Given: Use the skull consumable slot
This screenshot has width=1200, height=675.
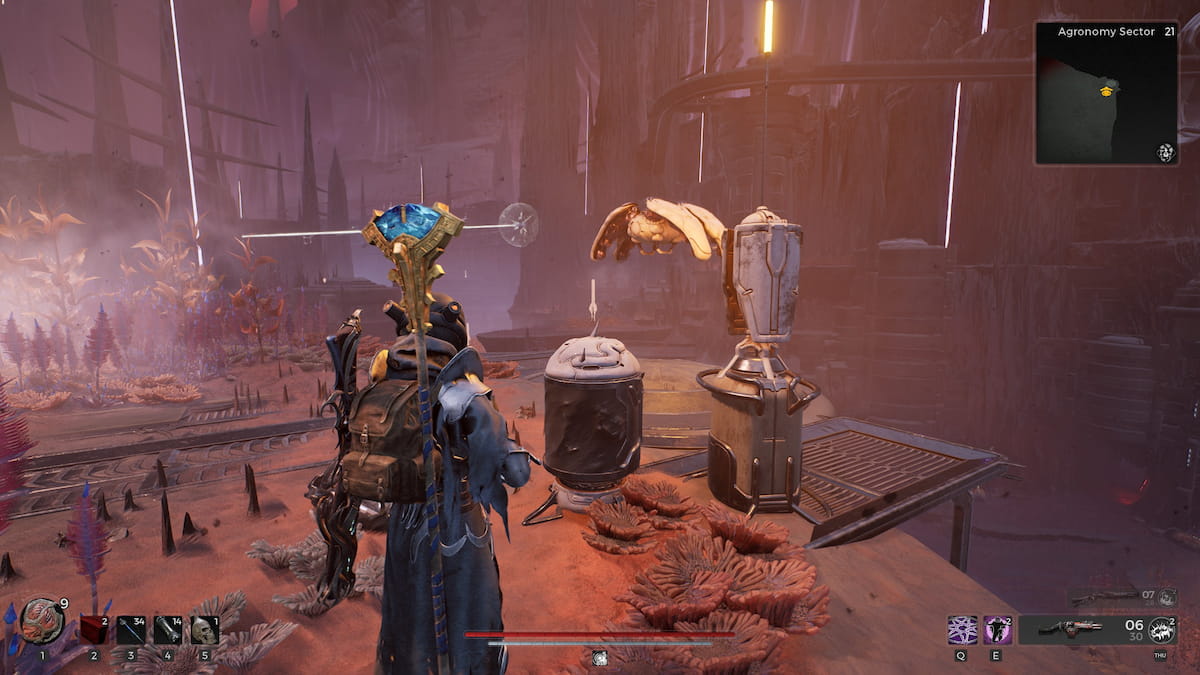Looking at the screenshot, I should coord(204,629).
